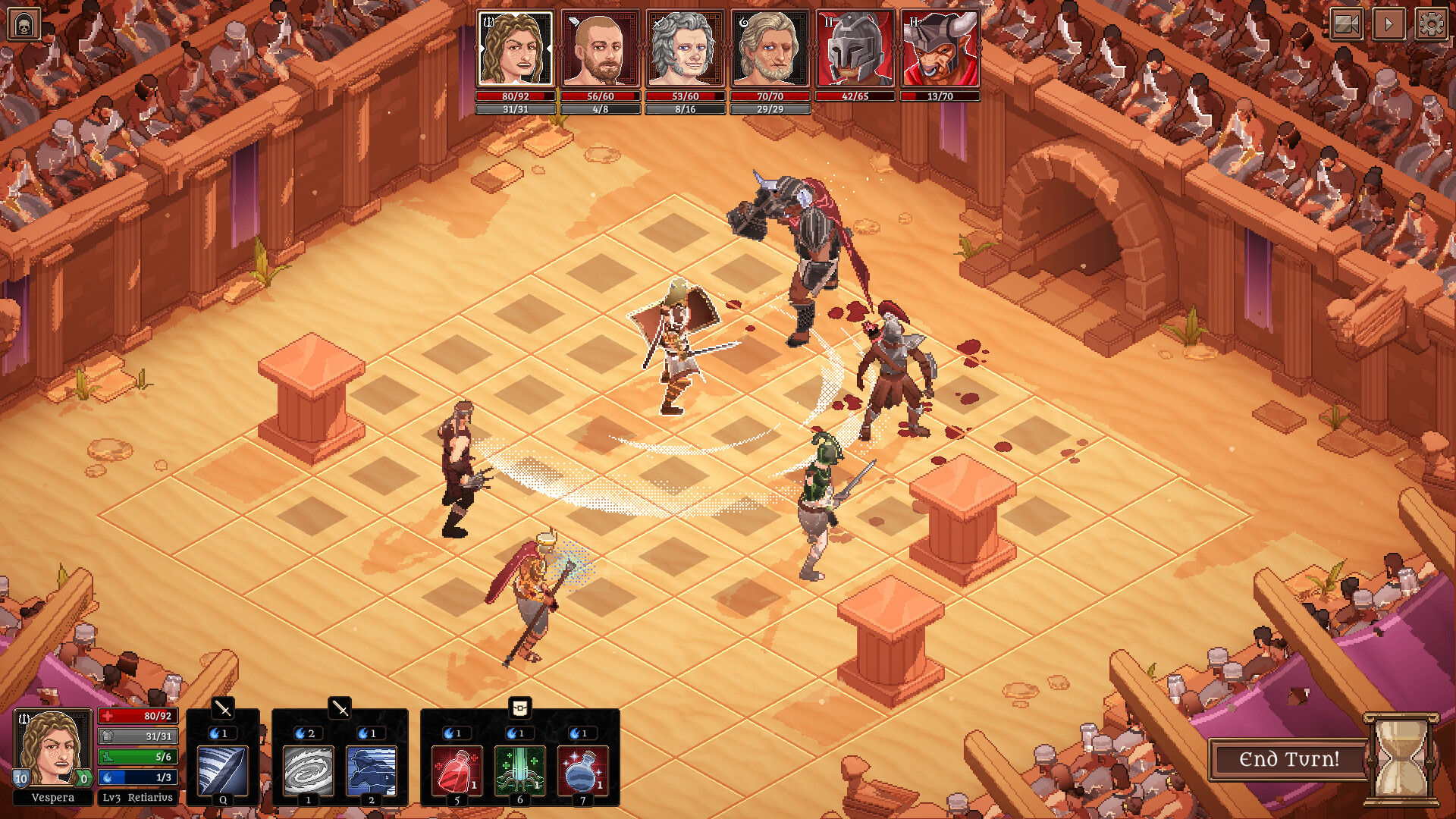1456x819 pixels.
Task: Click the enemy helmet portrait with 42/65 health
Action: [x=854, y=49]
